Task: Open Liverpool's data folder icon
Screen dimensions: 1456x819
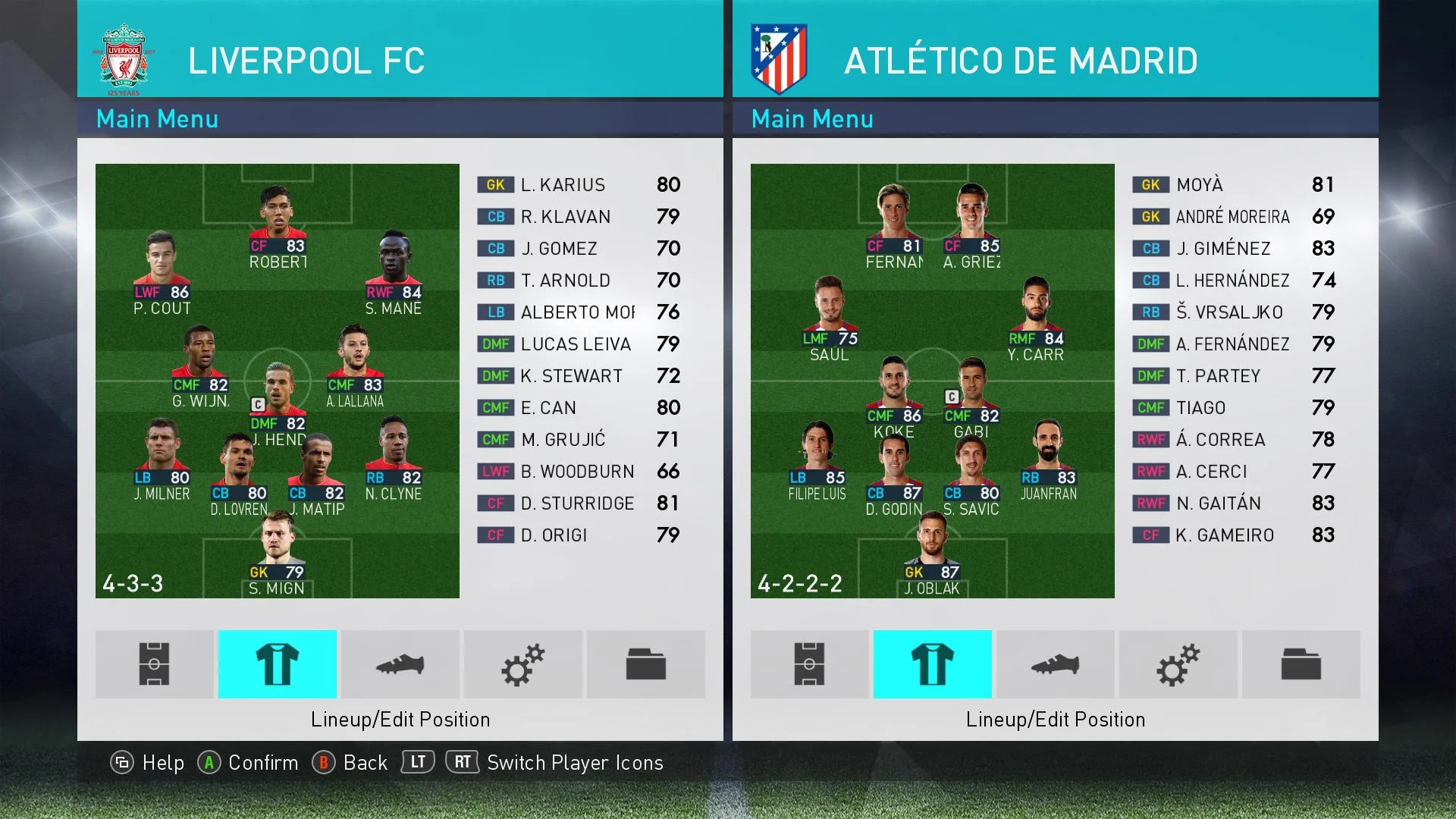Action: [x=646, y=664]
